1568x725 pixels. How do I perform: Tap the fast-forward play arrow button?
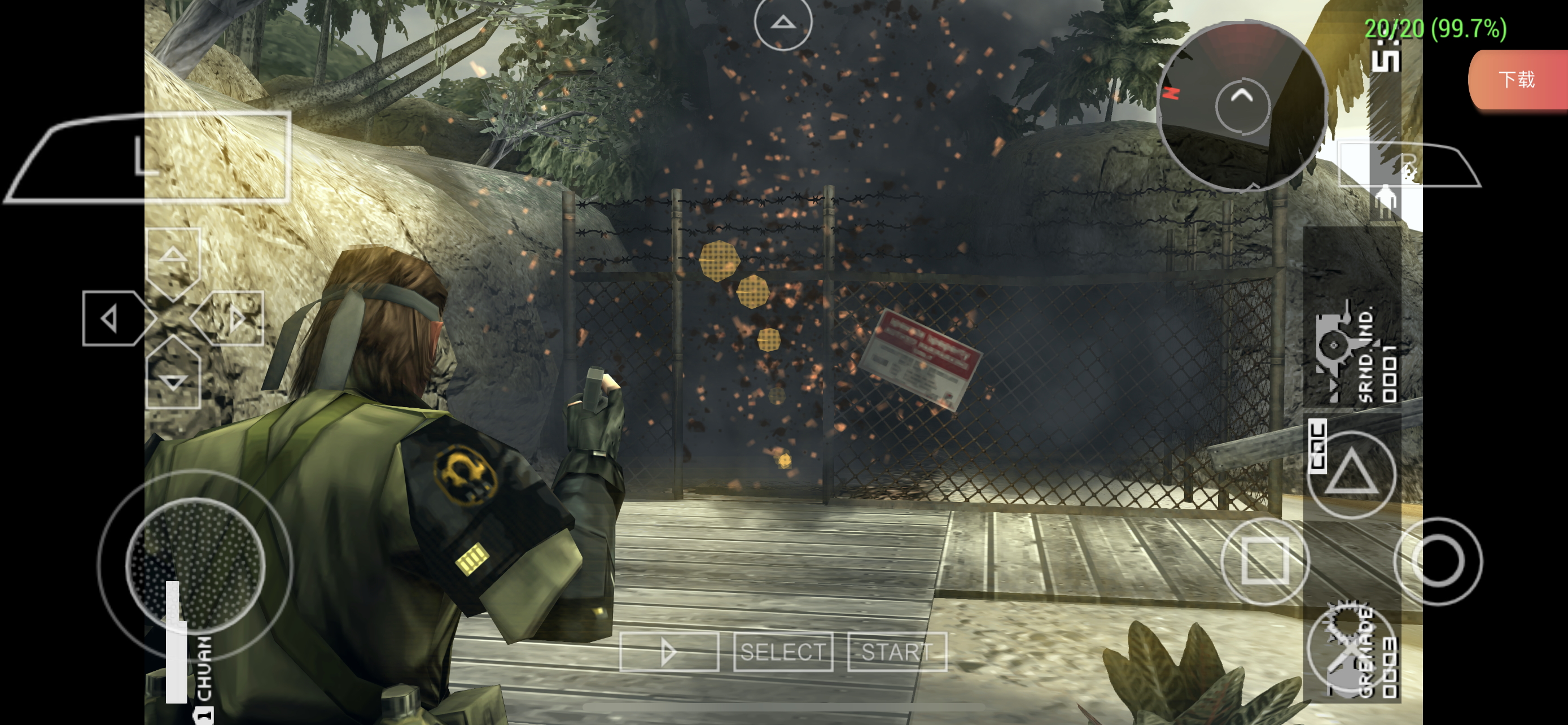click(x=669, y=652)
